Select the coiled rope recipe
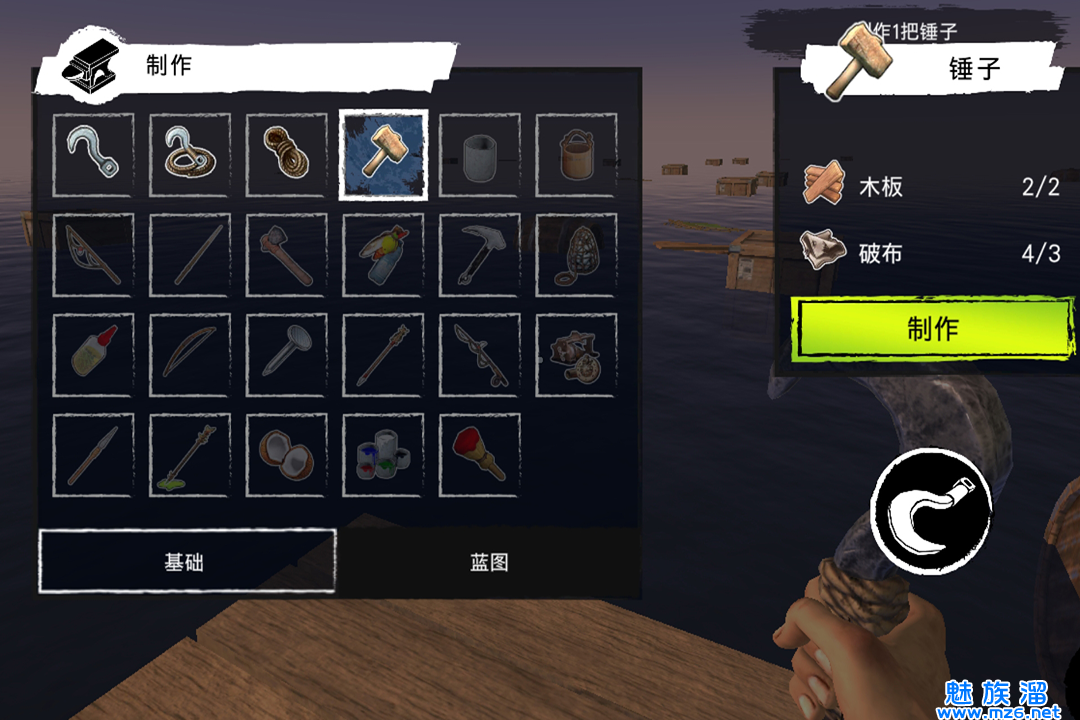This screenshot has height=720, width=1080. coord(287,154)
